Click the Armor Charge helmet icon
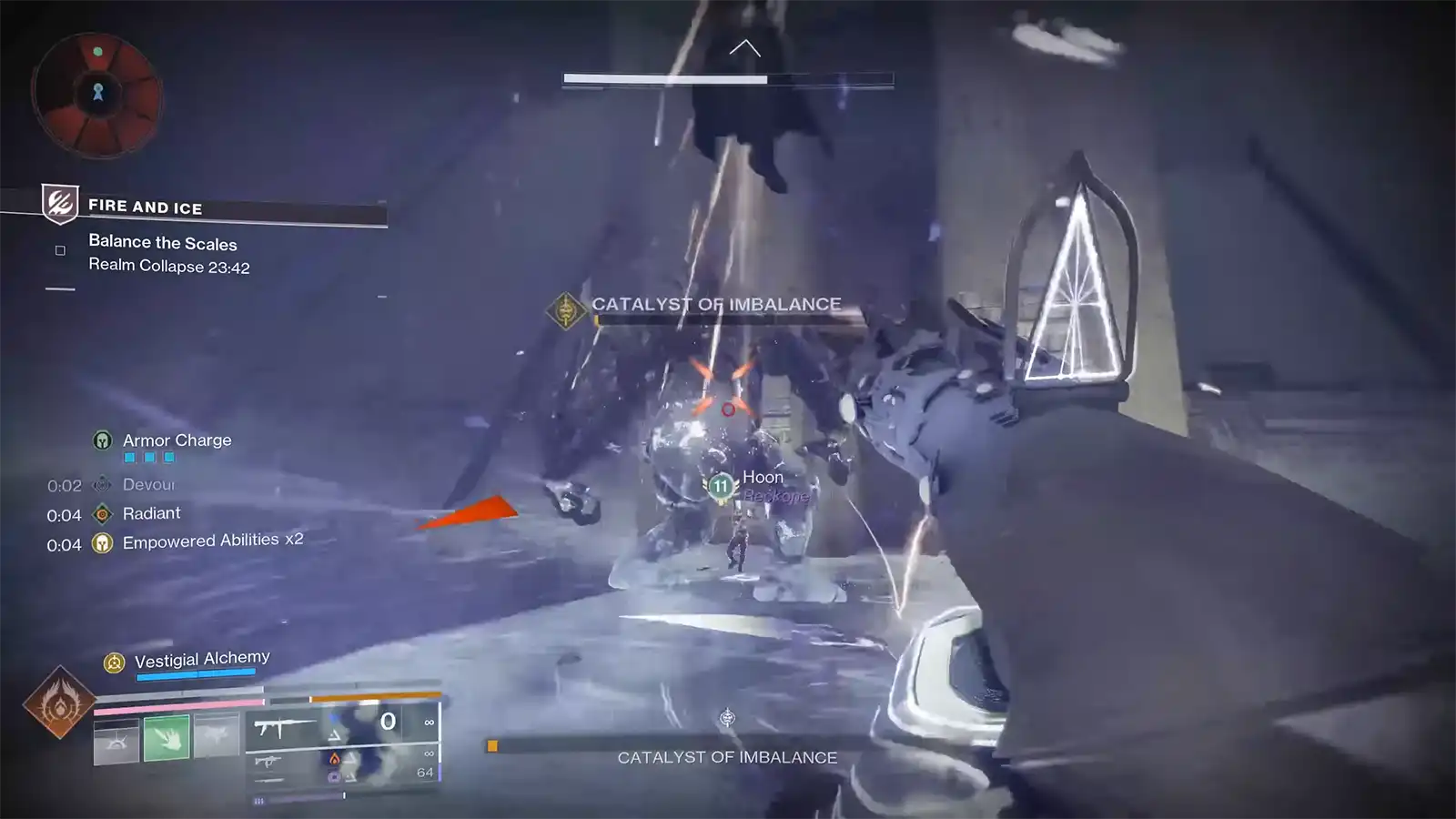Screen dimensions: 1456x819 coord(103,440)
